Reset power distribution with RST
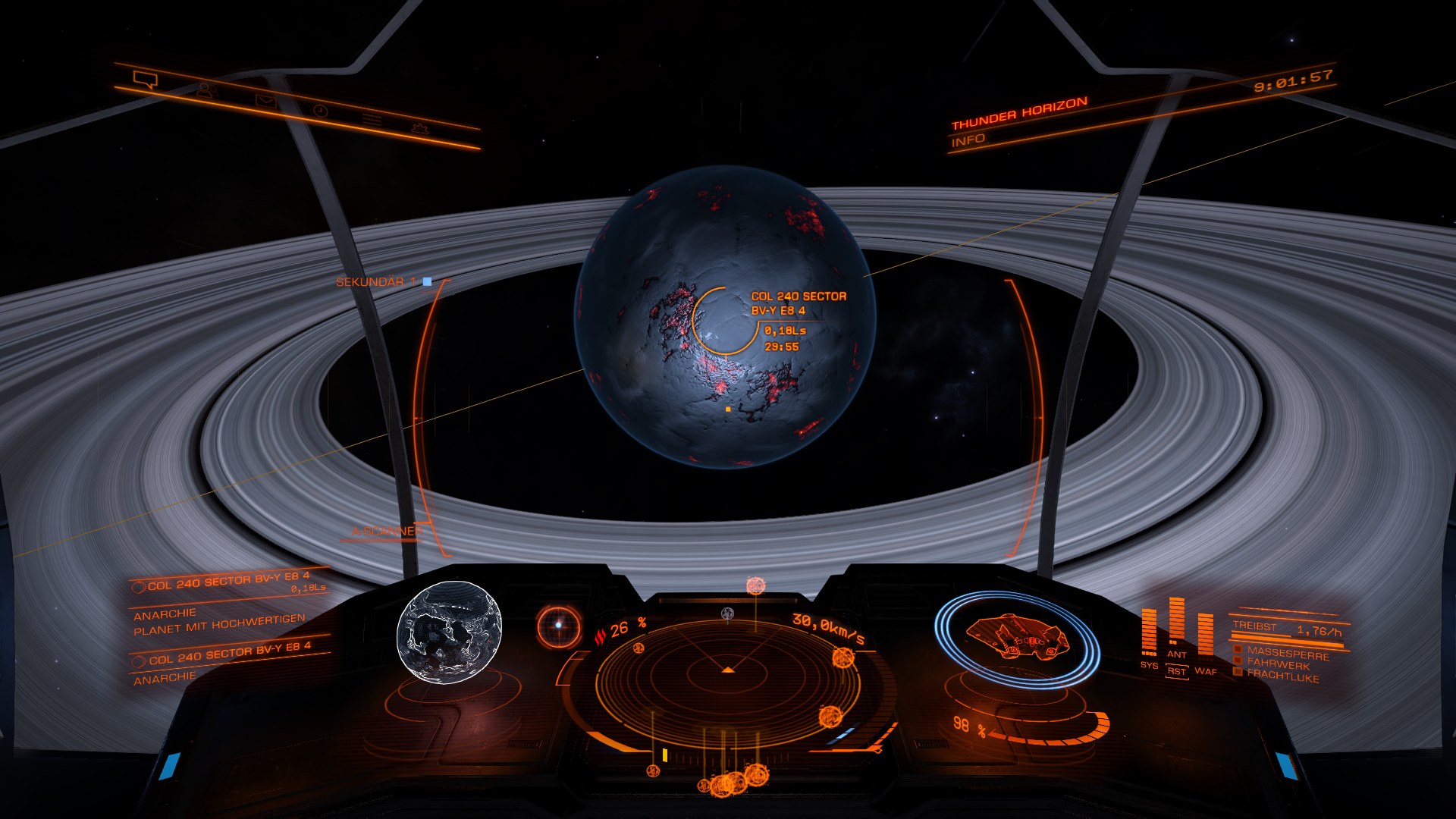 coord(1176,672)
